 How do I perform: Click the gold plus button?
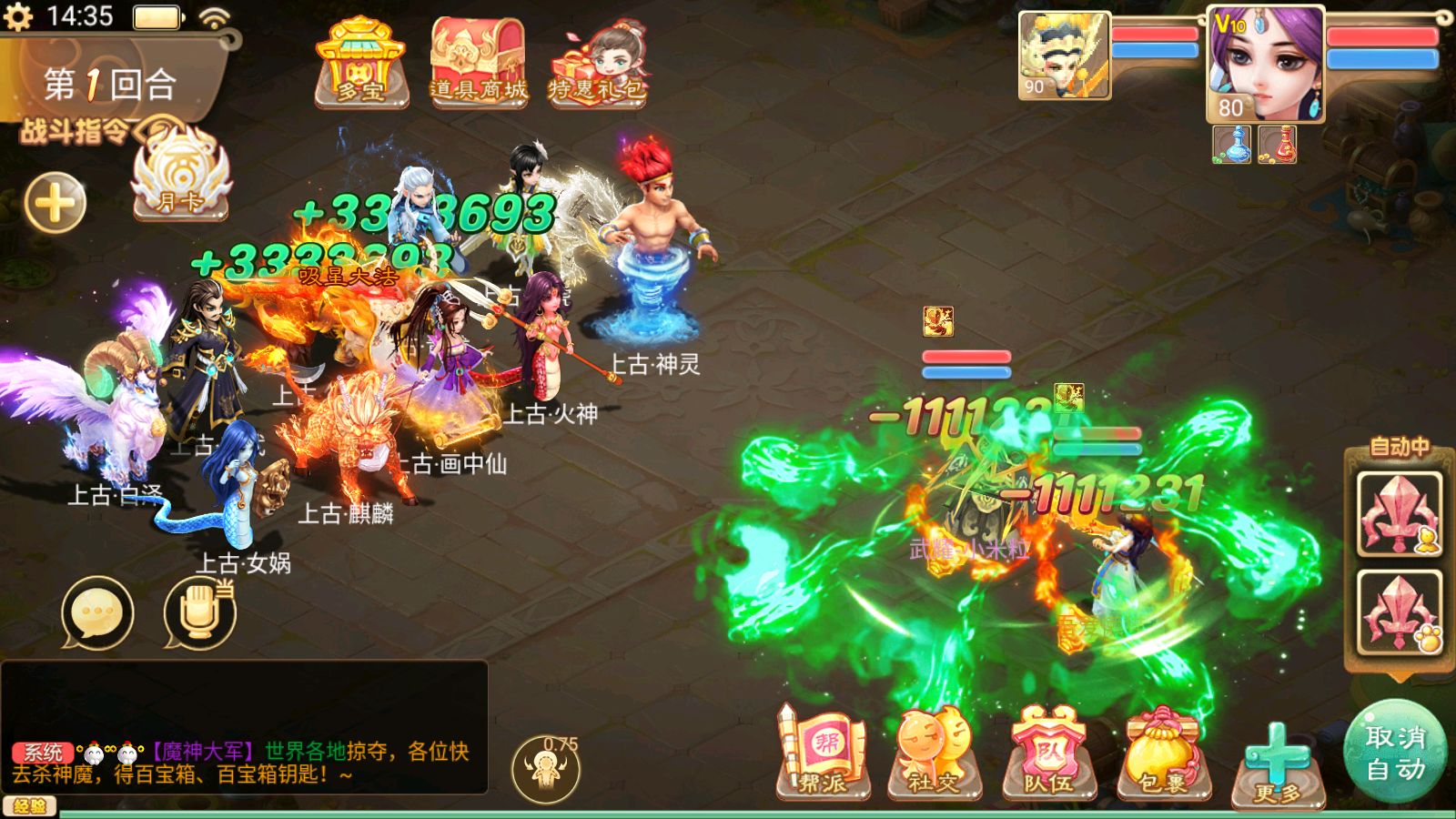point(55,202)
